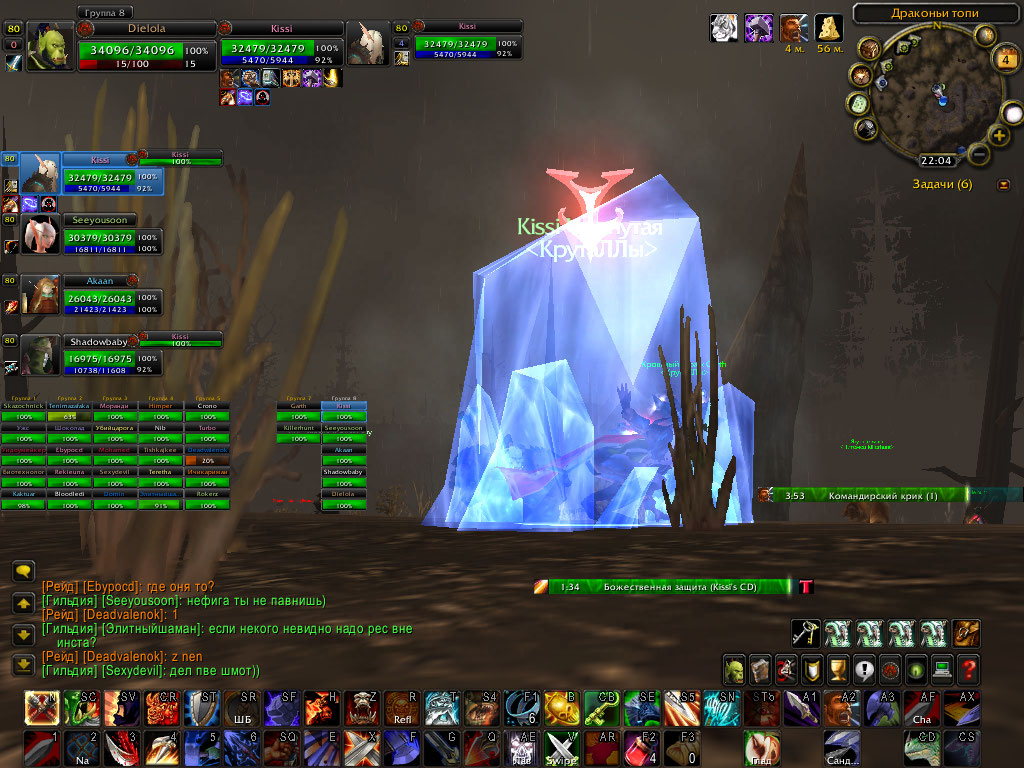This screenshot has width=1024, height=768.
Task: Open the game menu computer icon
Action: click(x=942, y=669)
